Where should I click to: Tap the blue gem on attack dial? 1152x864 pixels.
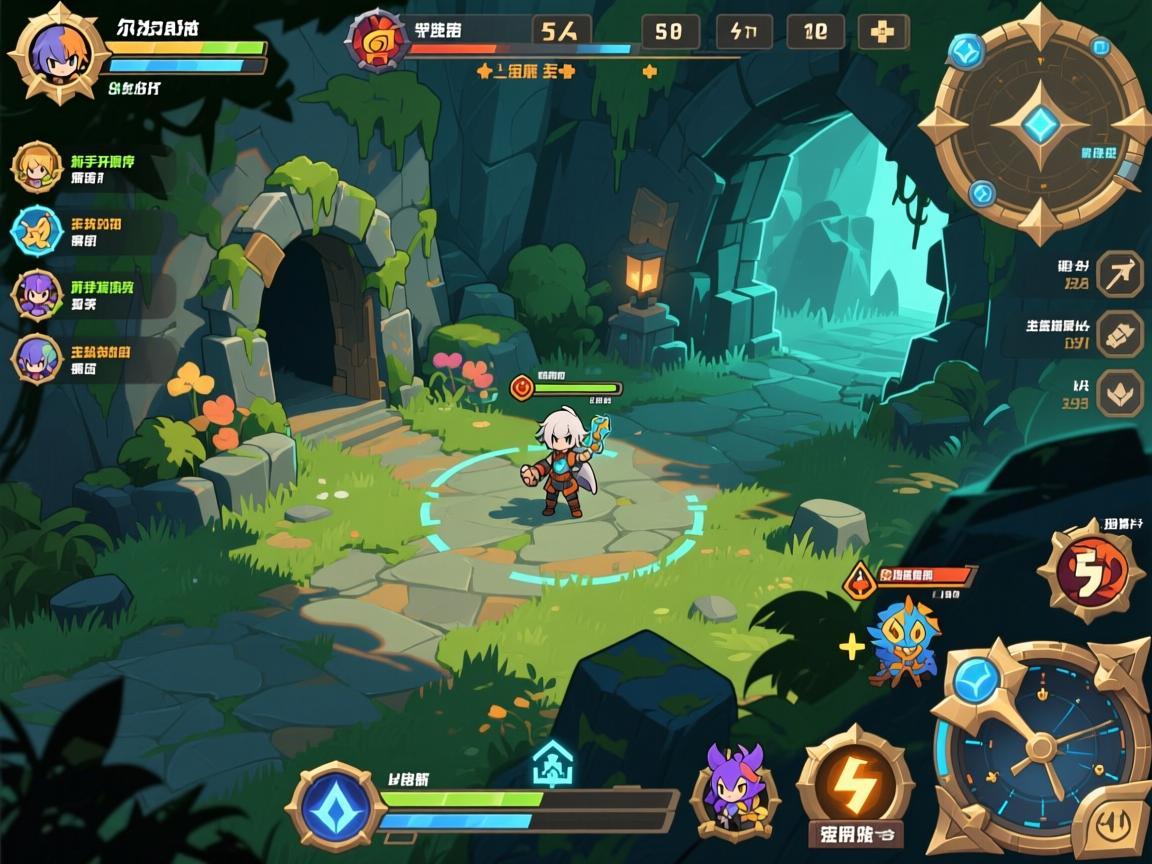975,681
